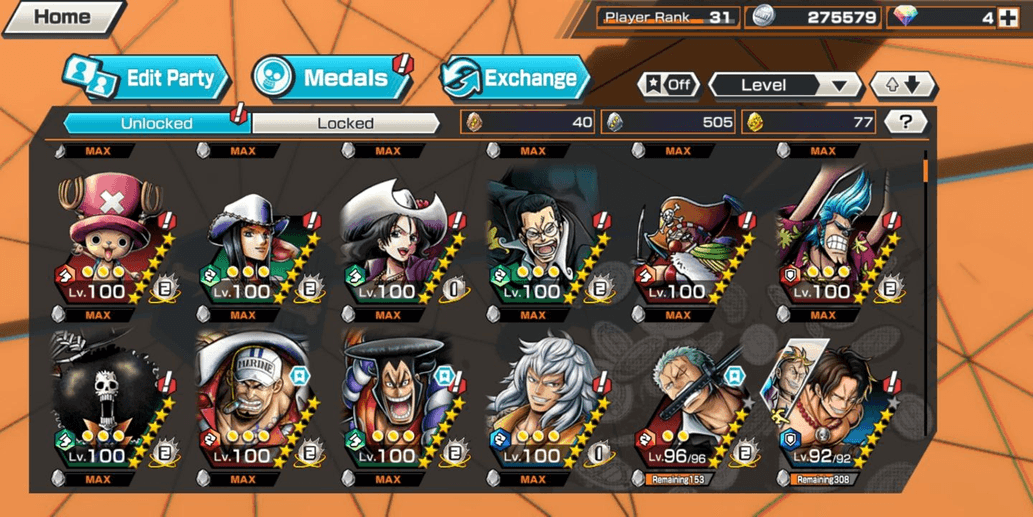
Task: Reverse sort order with the arrows button
Action: 902,85
